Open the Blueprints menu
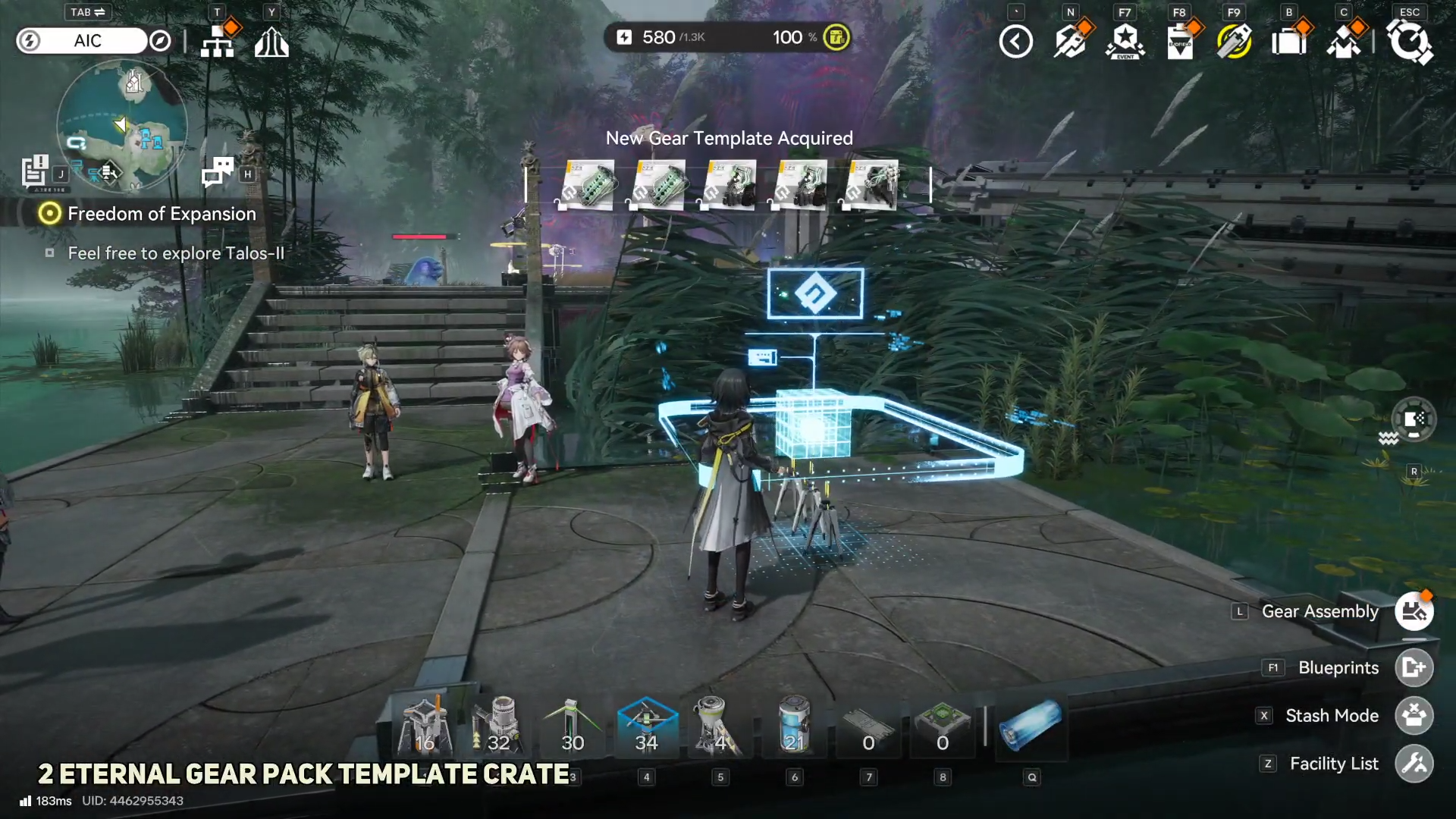Image resolution: width=1456 pixels, height=819 pixels. click(x=1414, y=667)
